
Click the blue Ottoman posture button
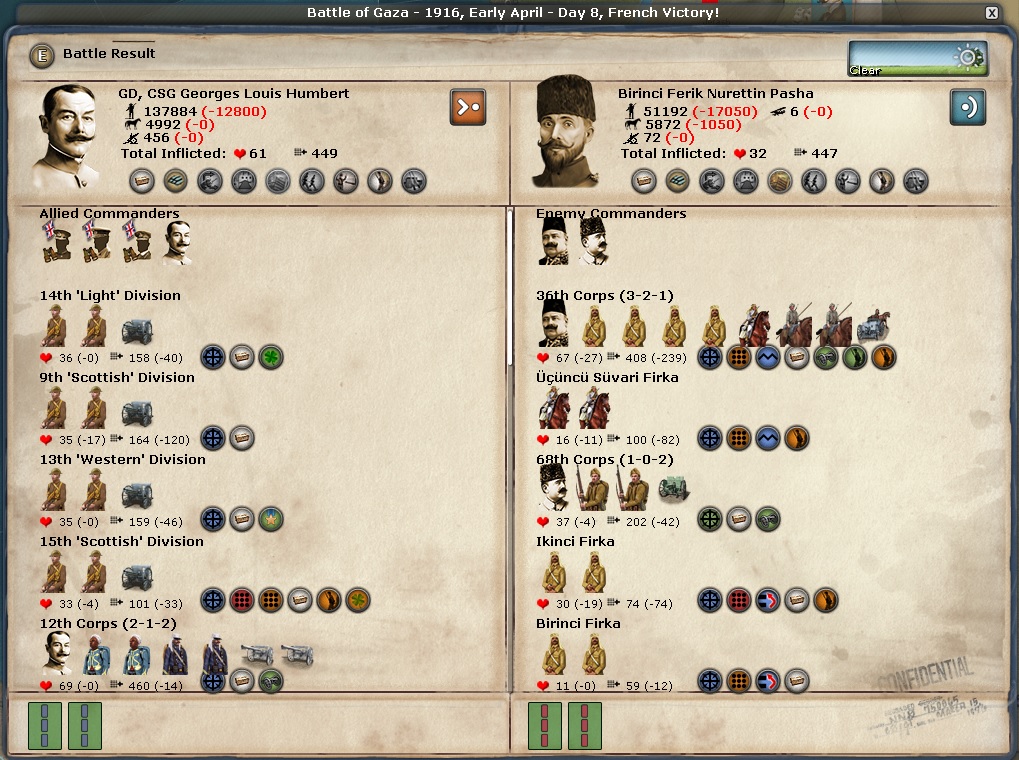(968, 106)
